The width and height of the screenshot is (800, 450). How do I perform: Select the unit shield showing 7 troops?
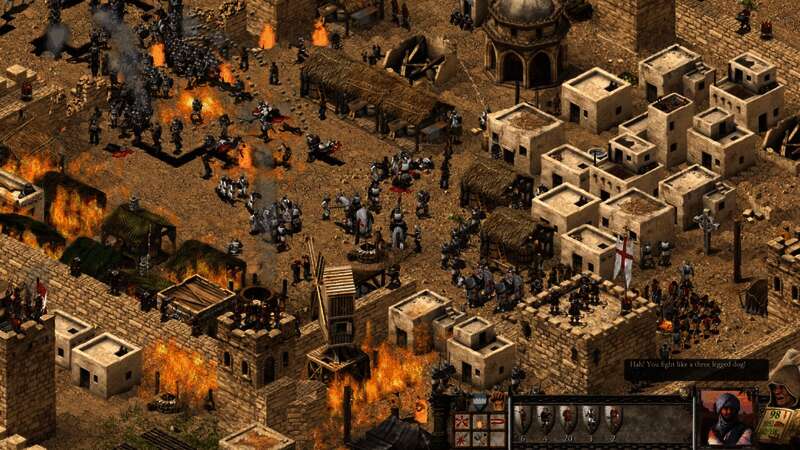pyautogui.click(x=612, y=418)
